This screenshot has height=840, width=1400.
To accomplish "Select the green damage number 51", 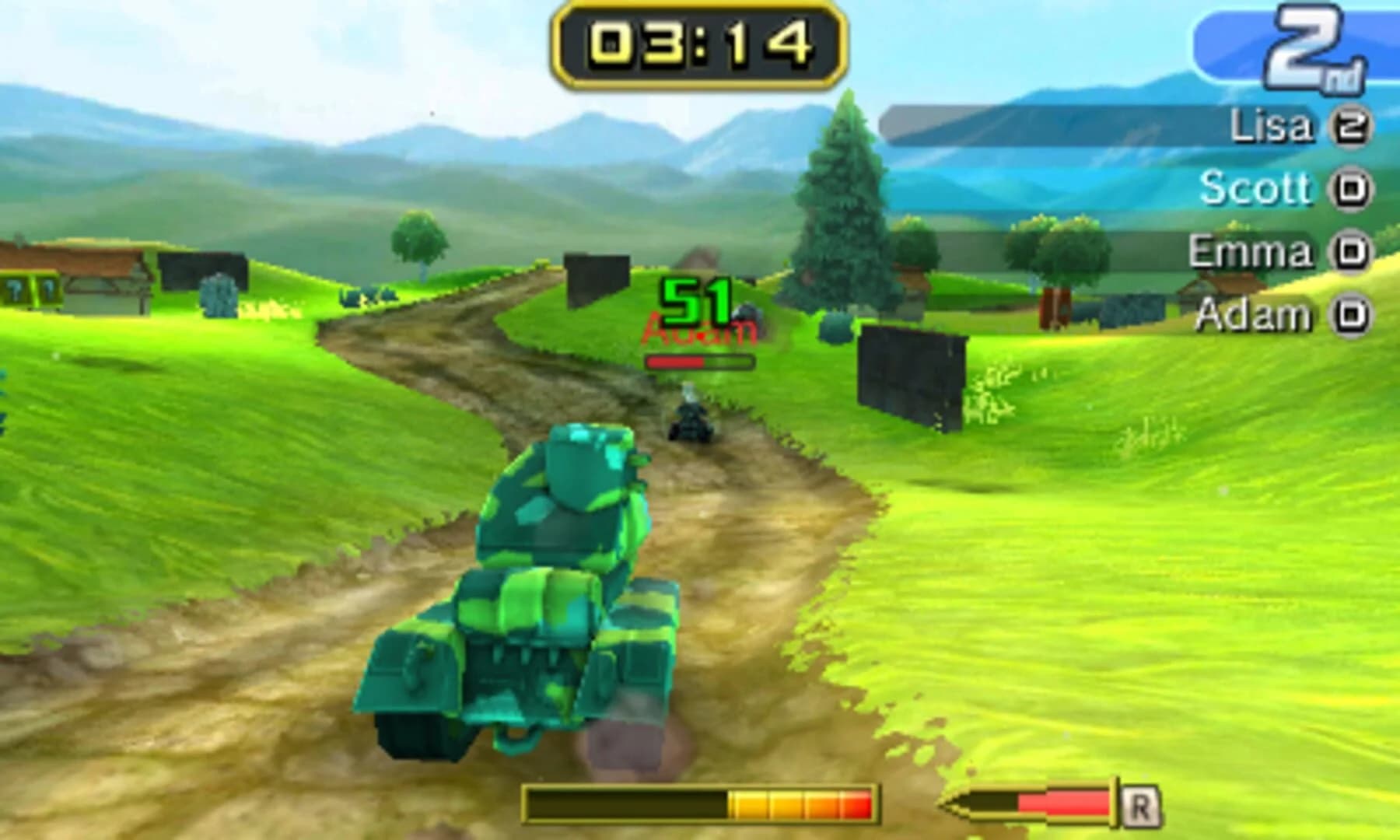I will pyautogui.click(x=695, y=299).
